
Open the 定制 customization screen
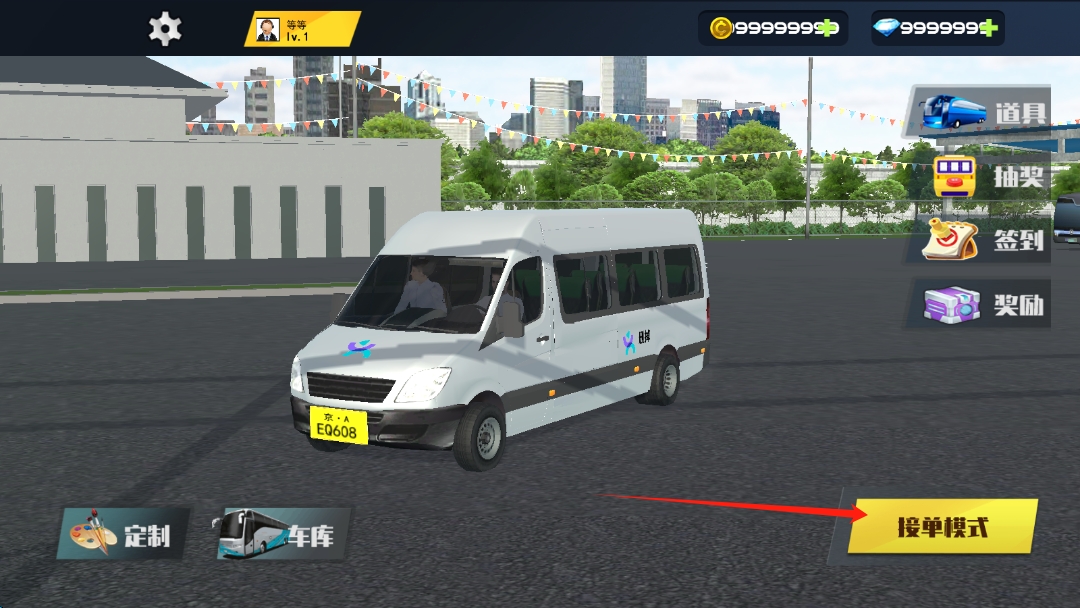[x=124, y=535]
